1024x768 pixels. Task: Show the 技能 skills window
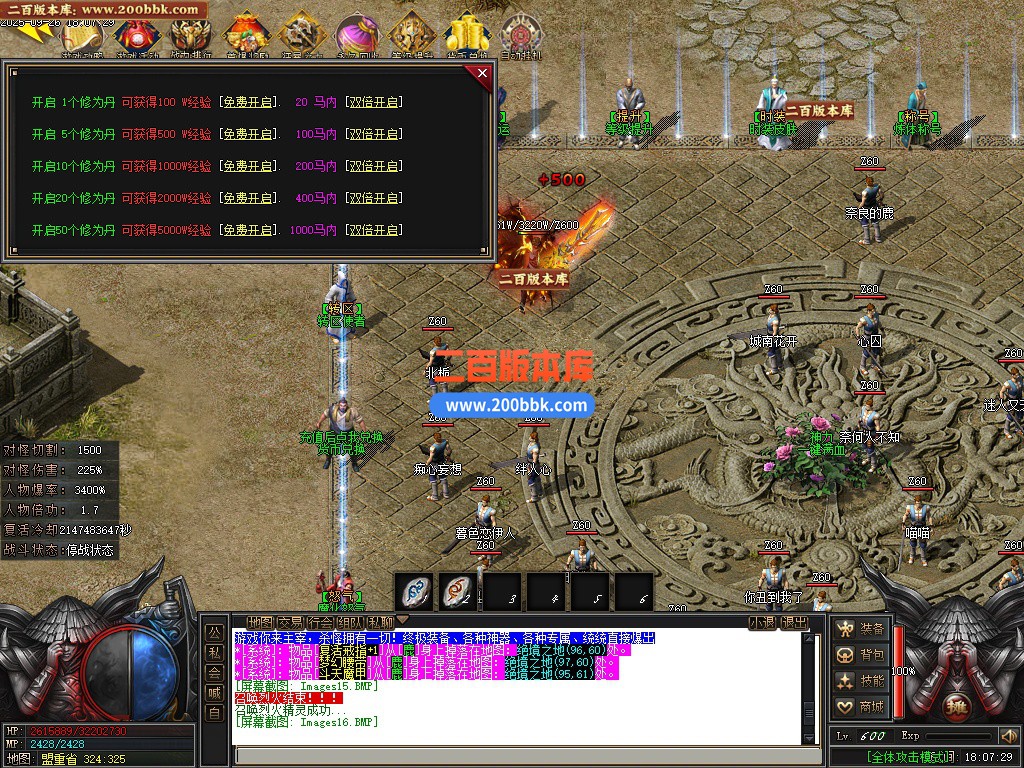(x=862, y=681)
